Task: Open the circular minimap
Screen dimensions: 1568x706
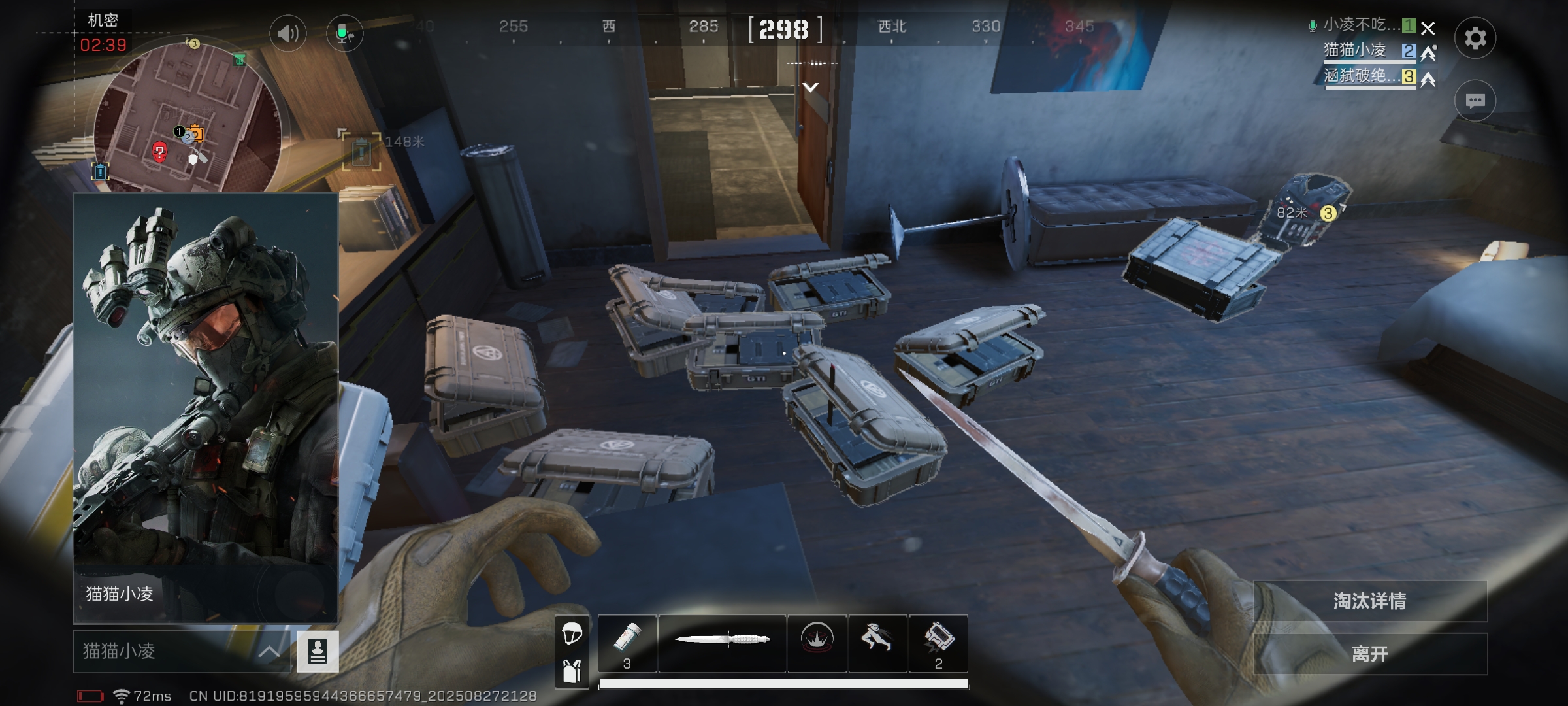Action: click(x=188, y=118)
